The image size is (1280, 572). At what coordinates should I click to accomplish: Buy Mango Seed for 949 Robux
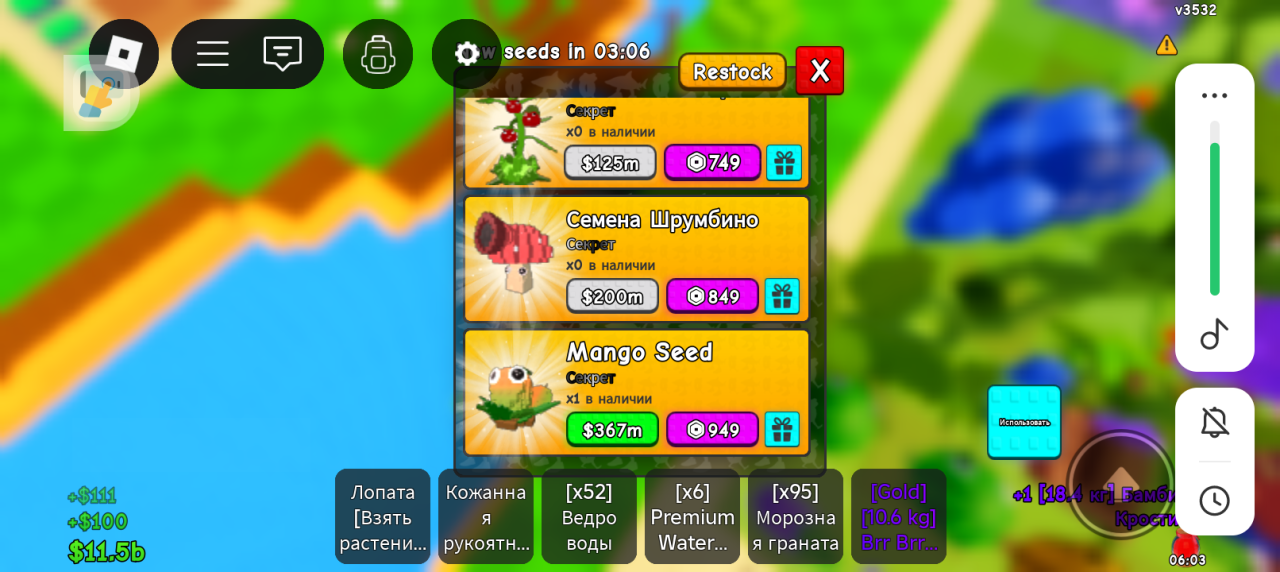pyautogui.click(x=712, y=430)
